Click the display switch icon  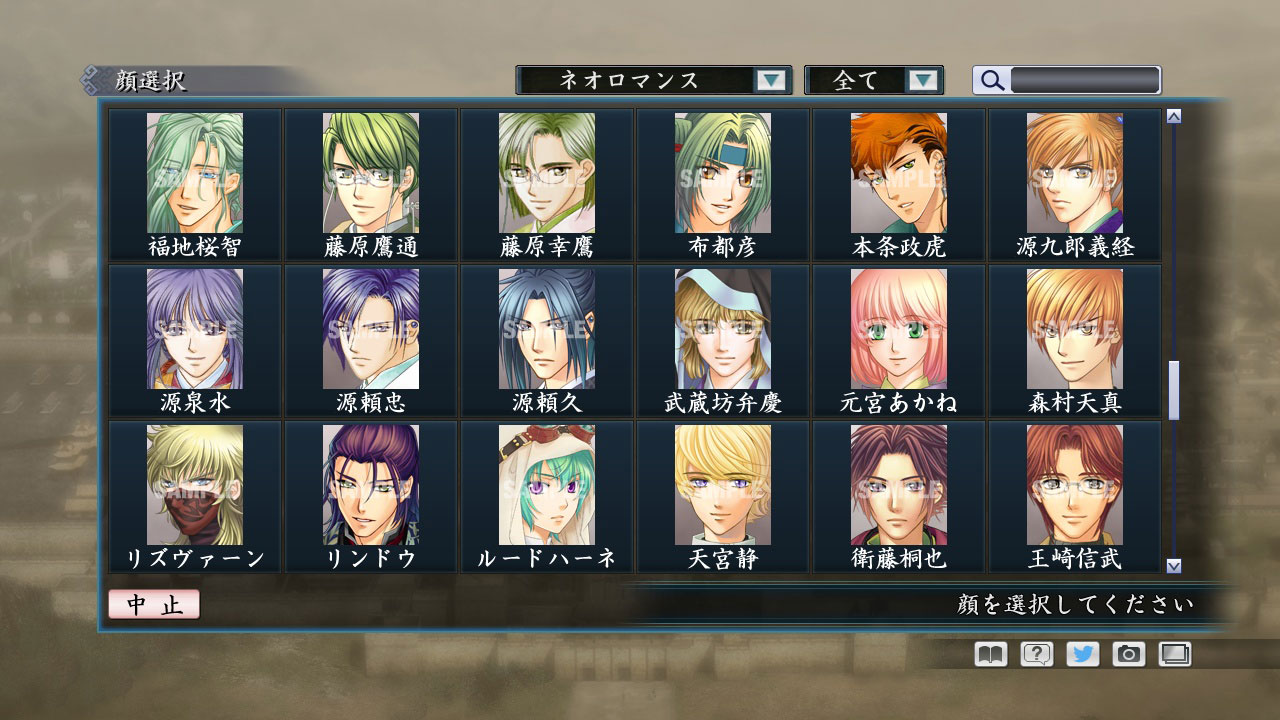pyautogui.click(x=1174, y=654)
